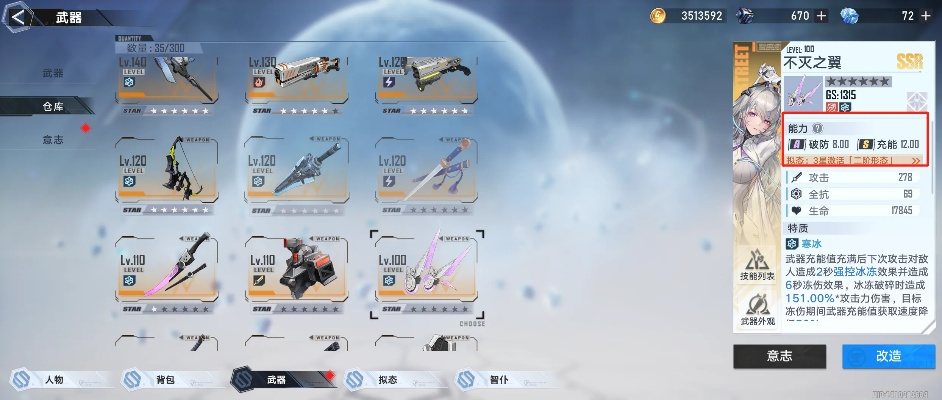The image size is (942, 400).
Task: Switch to the 背包 bottom tab
Action: (164, 380)
